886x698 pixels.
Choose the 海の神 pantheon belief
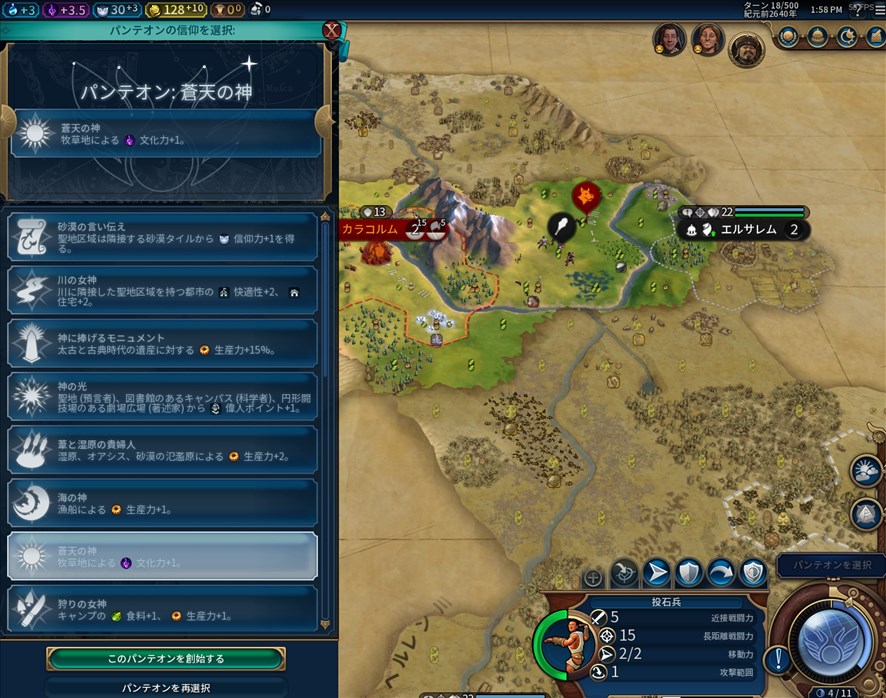163,503
